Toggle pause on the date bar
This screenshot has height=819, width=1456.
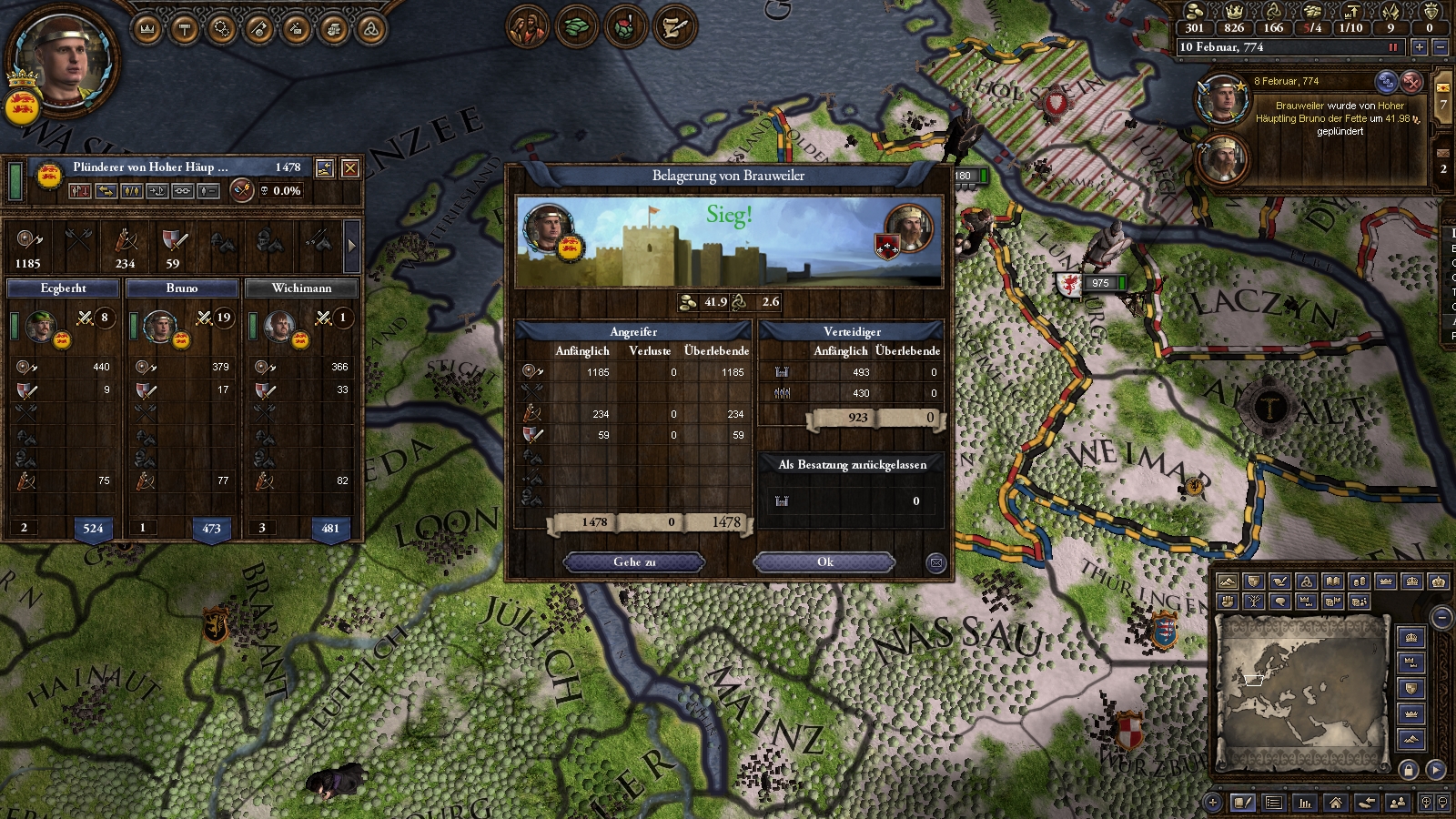point(1392,47)
